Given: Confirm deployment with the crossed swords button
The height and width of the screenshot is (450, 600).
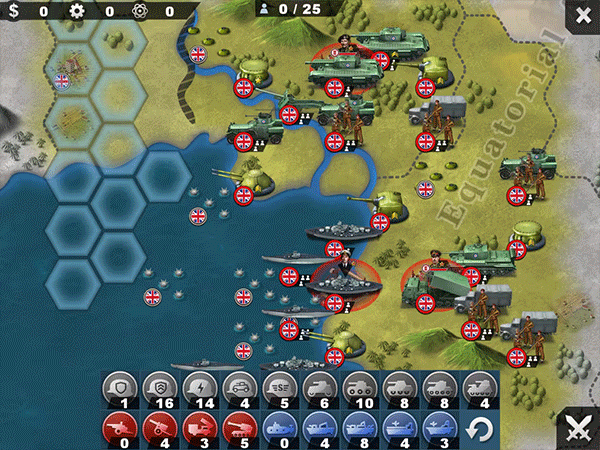Looking at the screenshot, I should (x=578, y=428).
